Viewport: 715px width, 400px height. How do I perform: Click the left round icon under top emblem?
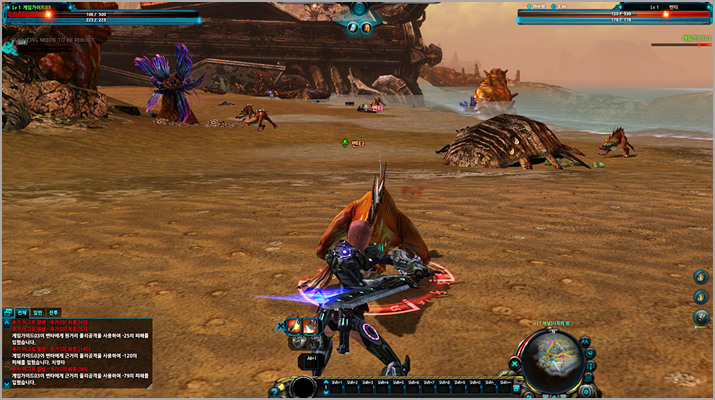[352, 28]
